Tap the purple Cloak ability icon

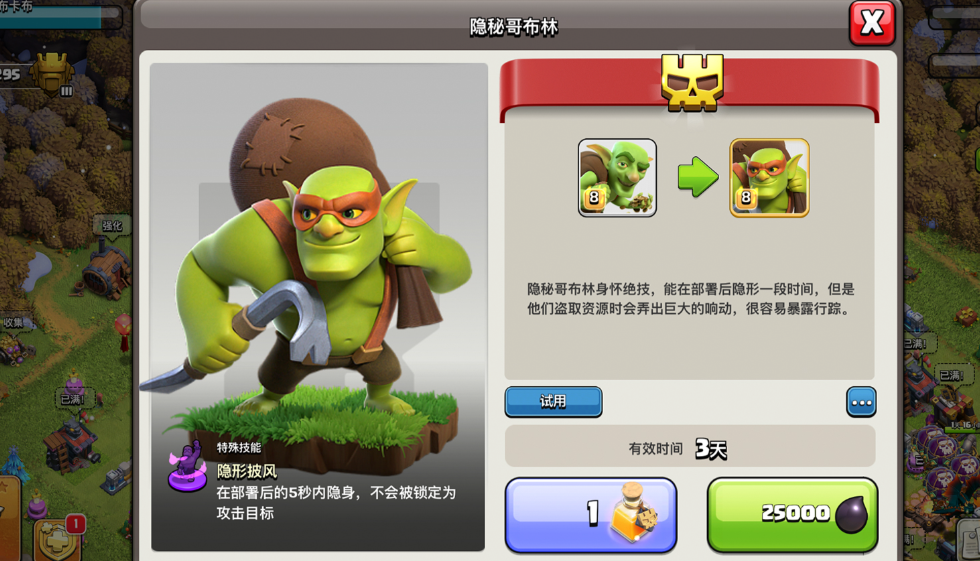click(188, 466)
